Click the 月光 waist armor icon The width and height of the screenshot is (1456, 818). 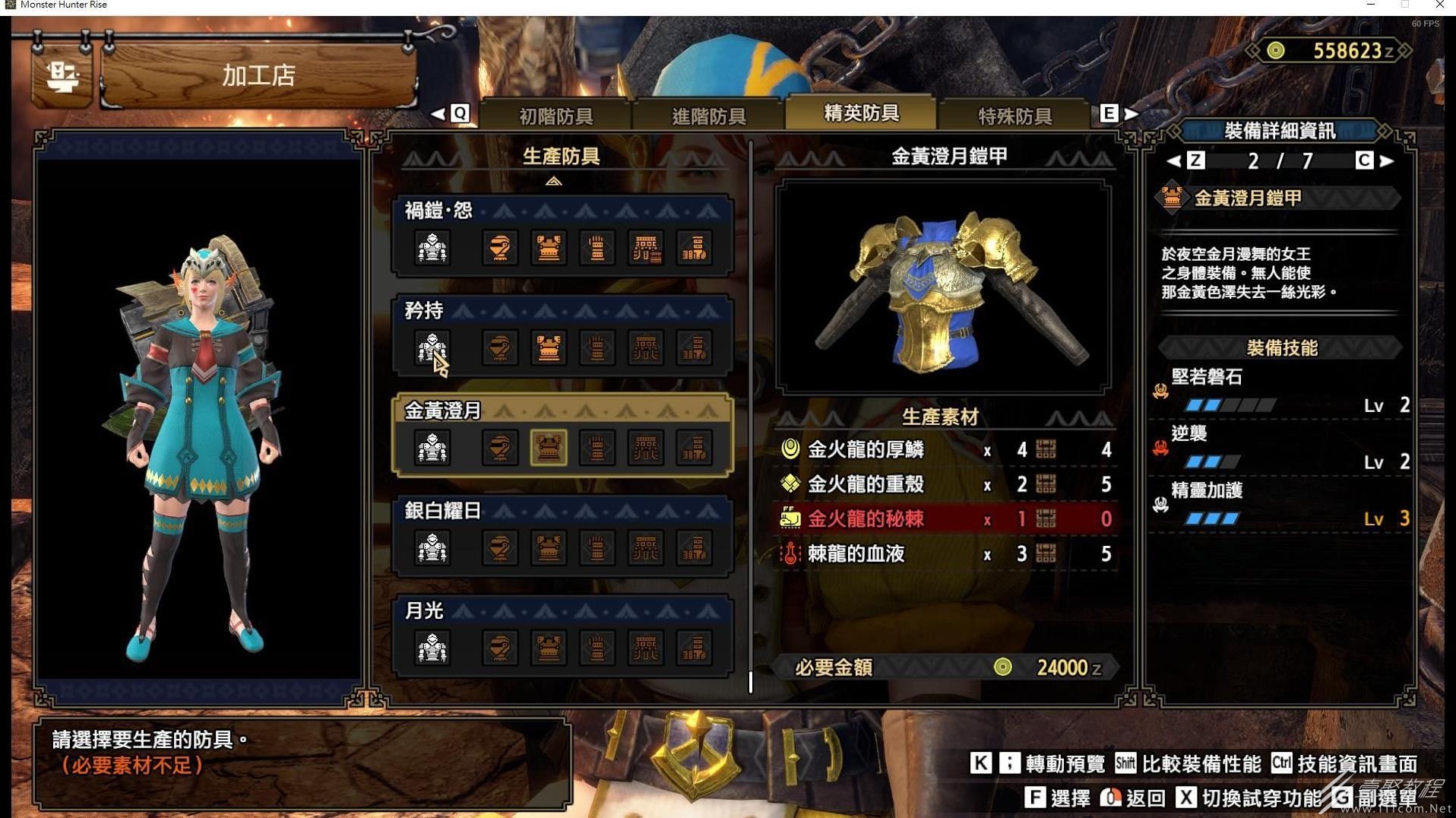pos(645,648)
